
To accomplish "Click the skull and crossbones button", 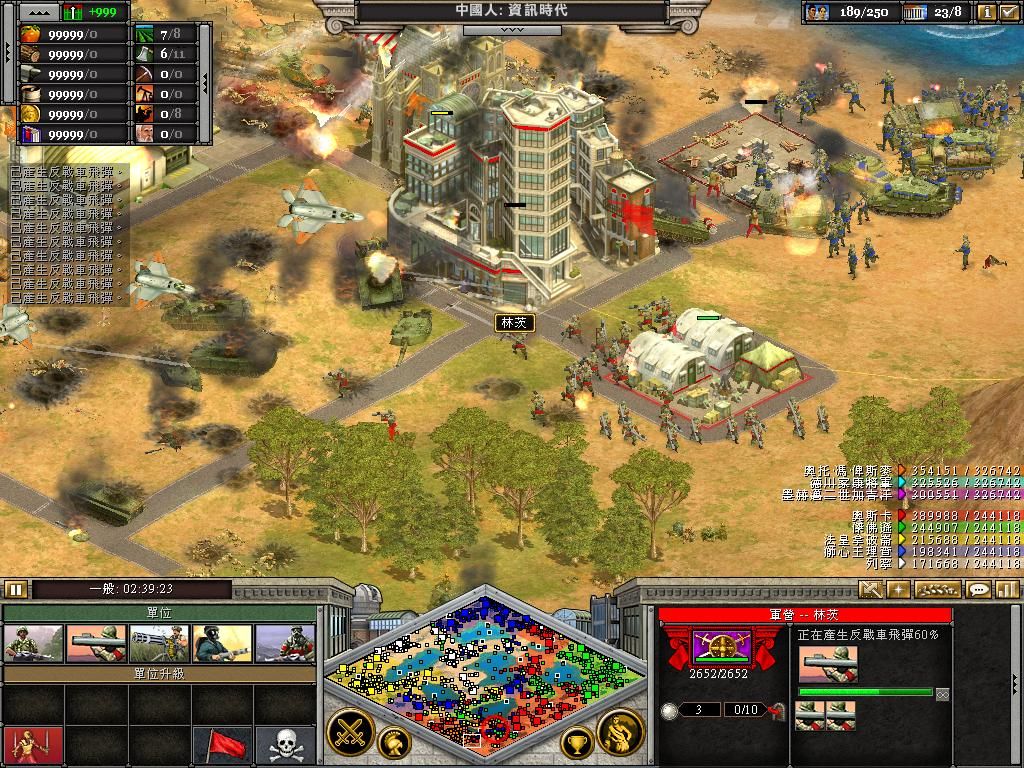I will pos(285,745).
